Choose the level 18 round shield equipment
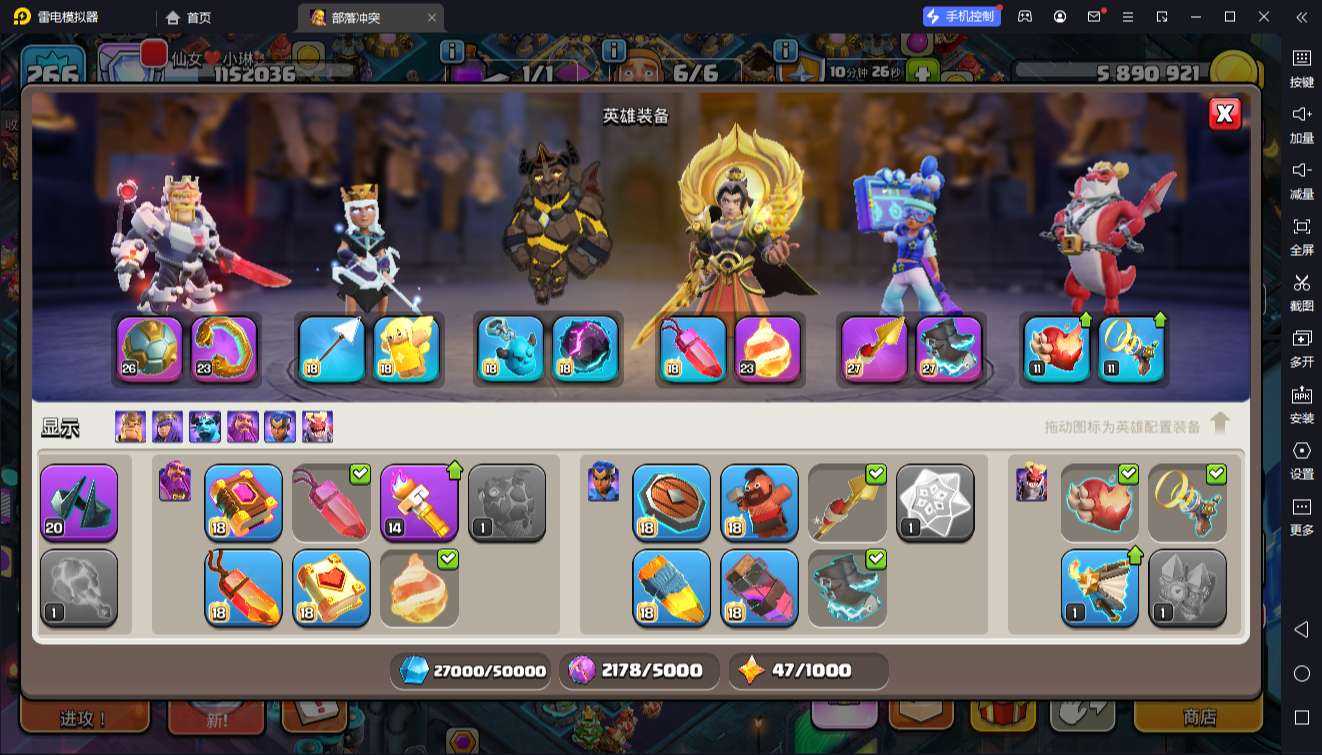 pos(671,502)
